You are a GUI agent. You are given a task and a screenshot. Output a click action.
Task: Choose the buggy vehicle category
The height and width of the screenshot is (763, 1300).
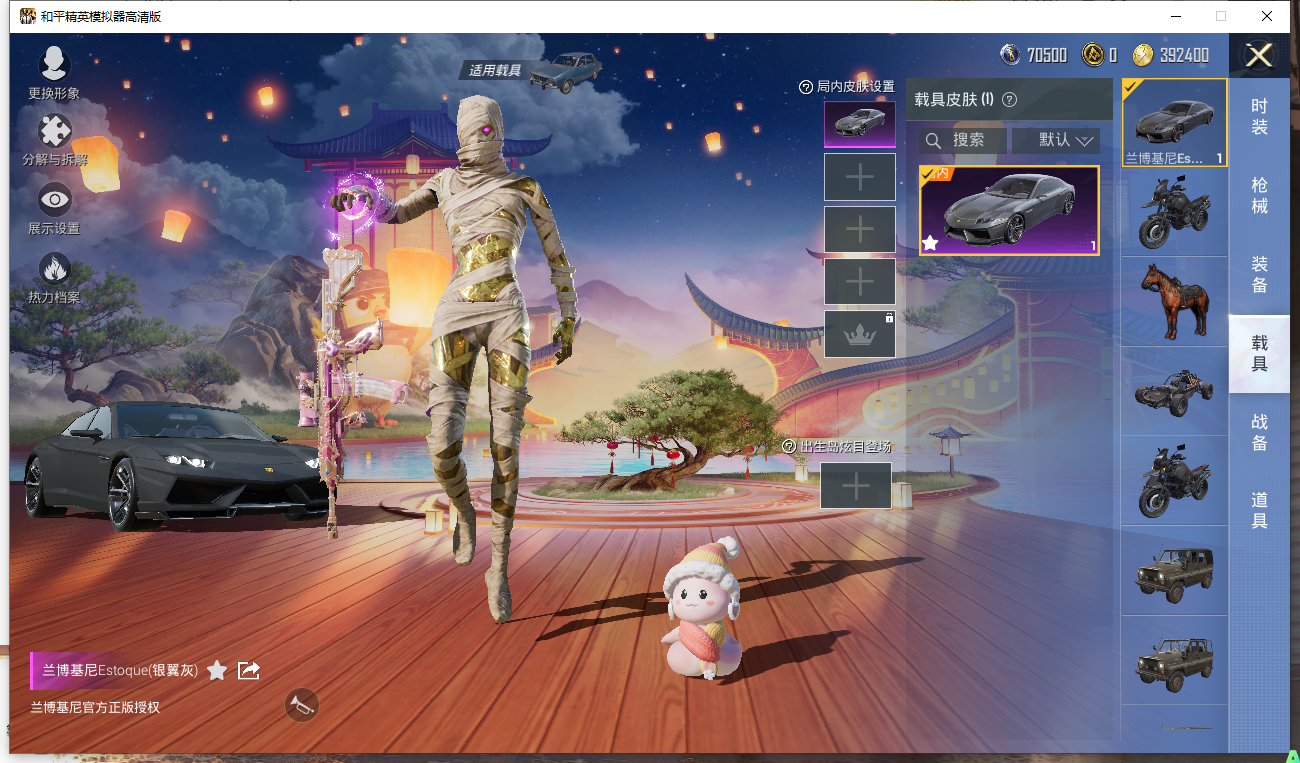click(x=1175, y=391)
